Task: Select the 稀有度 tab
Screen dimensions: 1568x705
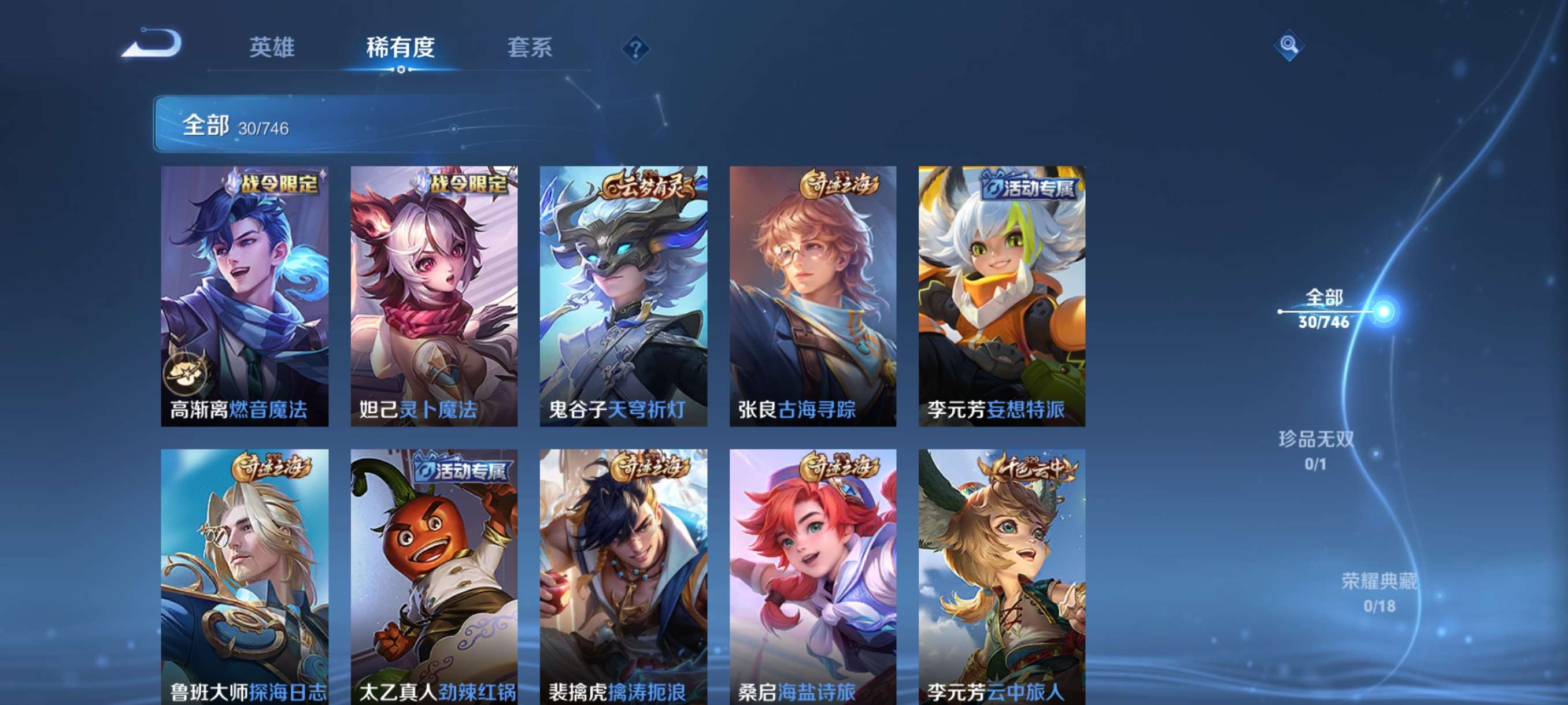Action: pos(401,47)
